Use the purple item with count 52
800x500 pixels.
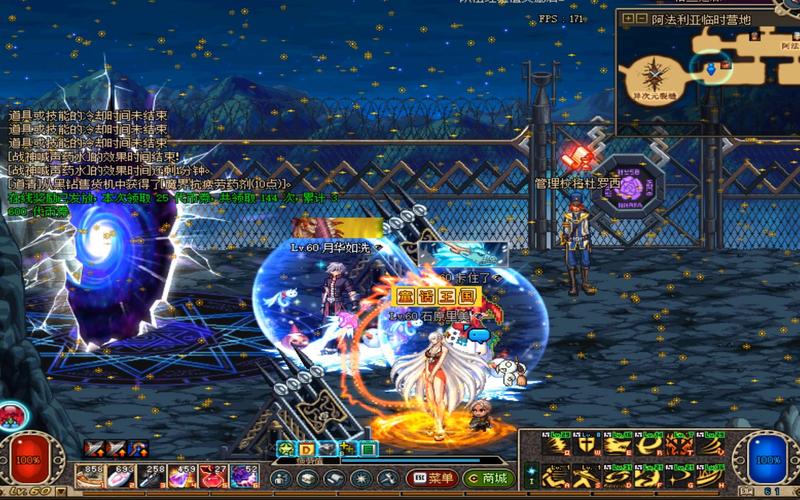click(245, 477)
